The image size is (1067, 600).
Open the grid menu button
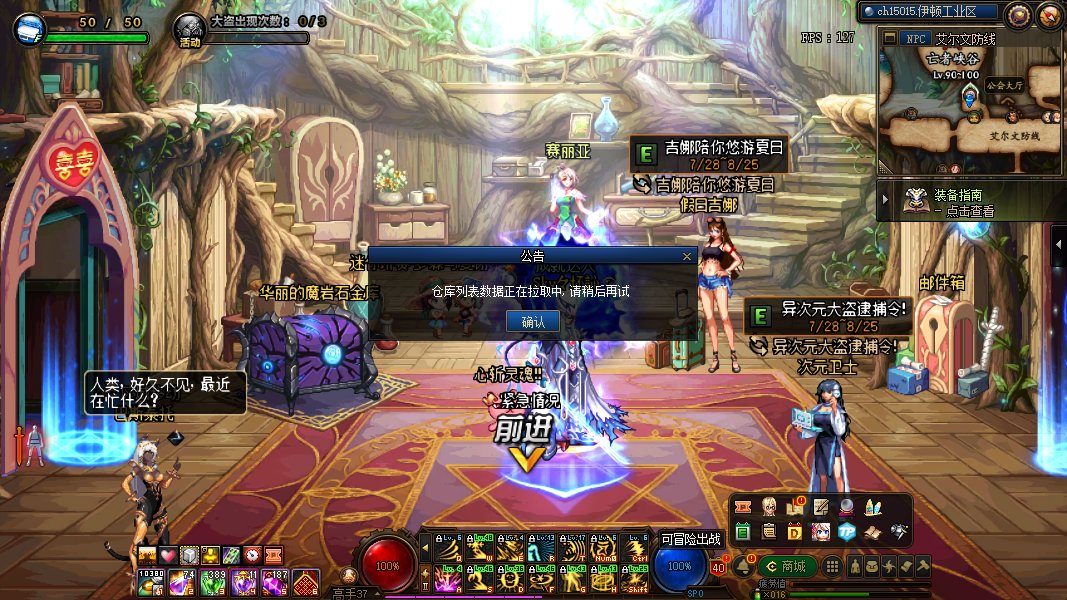pyautogui.click(x=833, y=567)
